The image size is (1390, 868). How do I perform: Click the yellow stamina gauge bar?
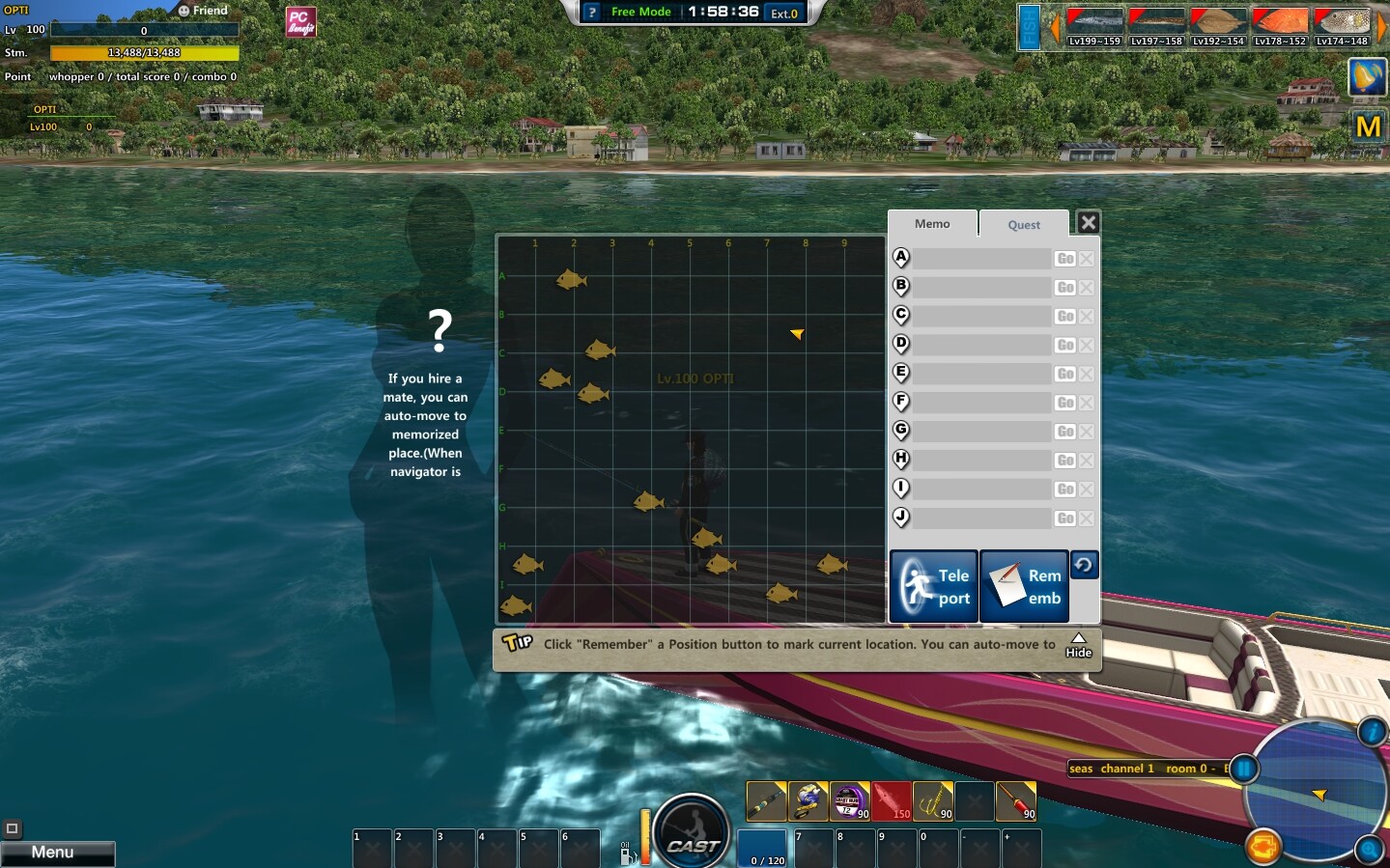pyautogui.click(x=143, y=53)
